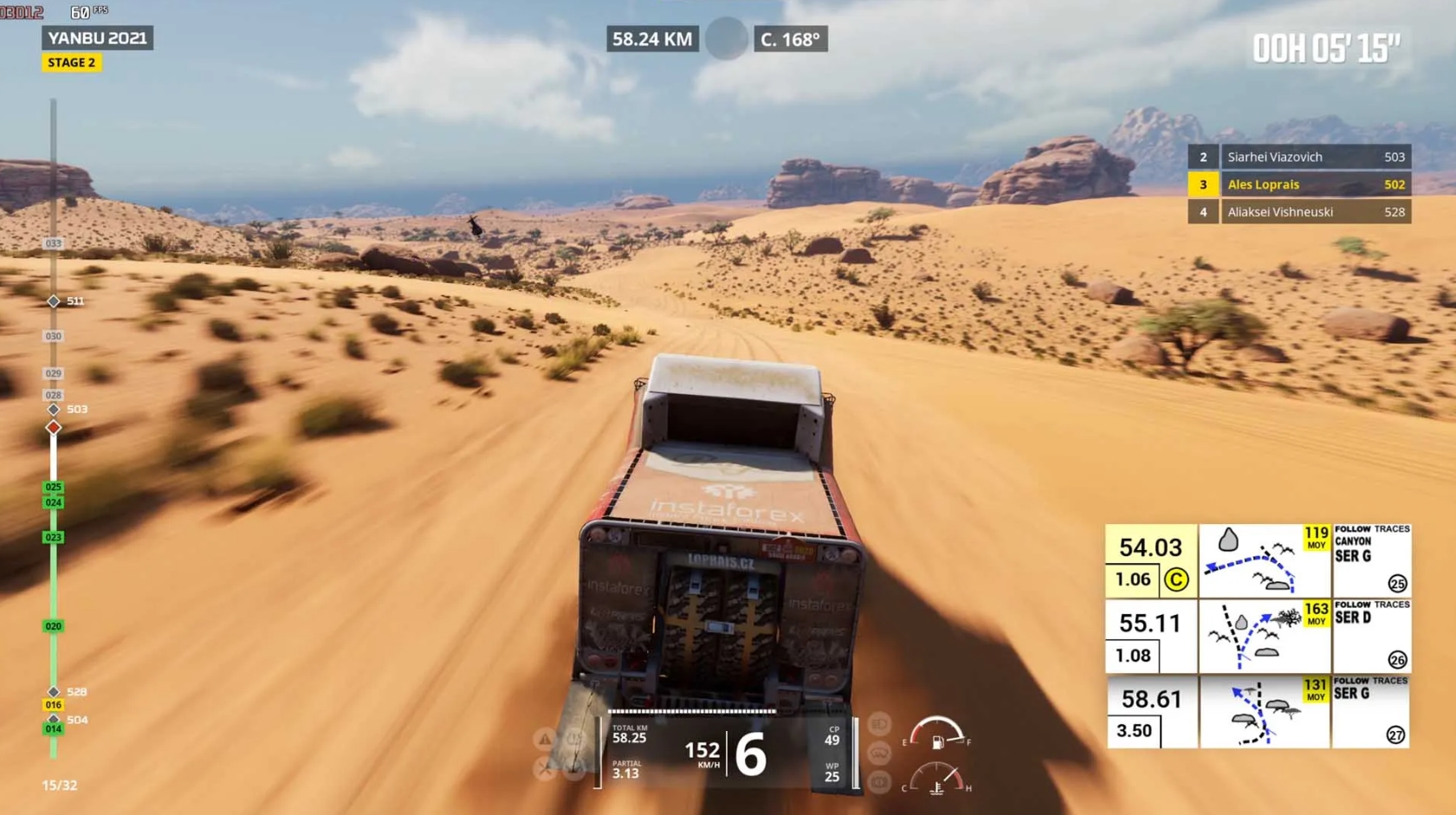Open the YANBU 2021 stage header
This screenshot has width=1456, height=815.
(x=99, y=38)
